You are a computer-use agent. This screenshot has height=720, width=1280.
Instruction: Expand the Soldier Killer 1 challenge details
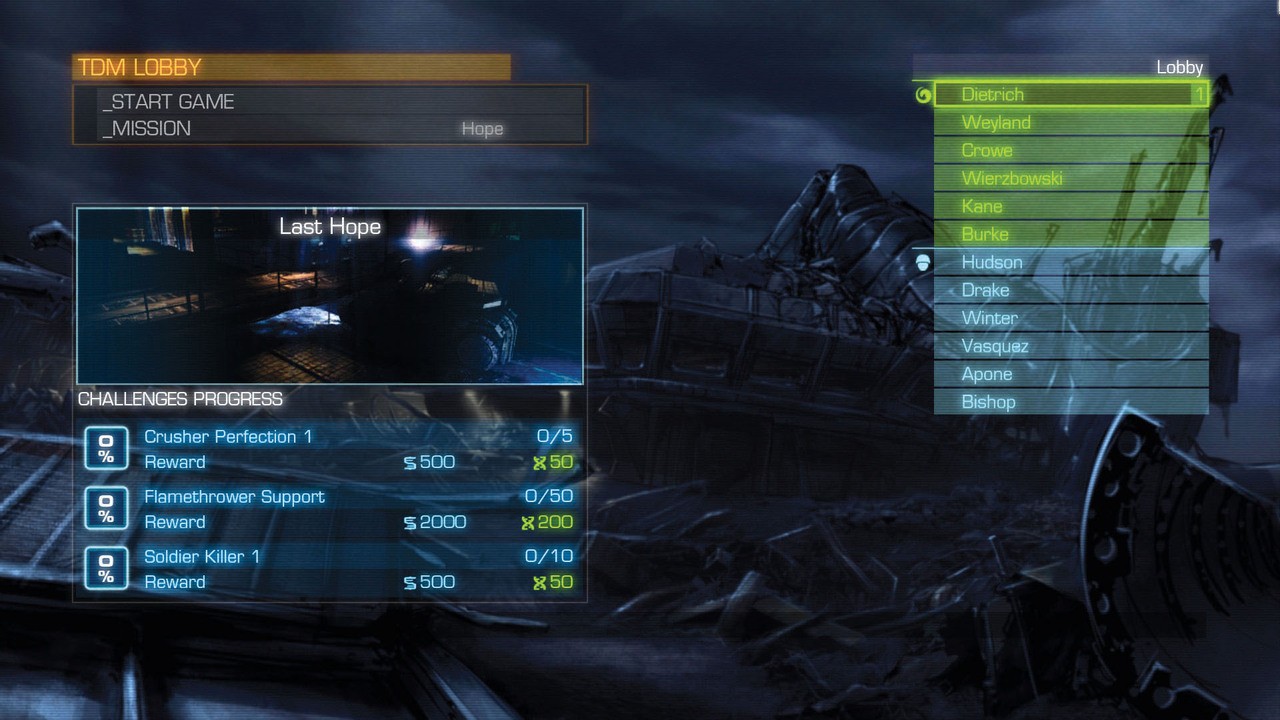click(x=202, y=556)
